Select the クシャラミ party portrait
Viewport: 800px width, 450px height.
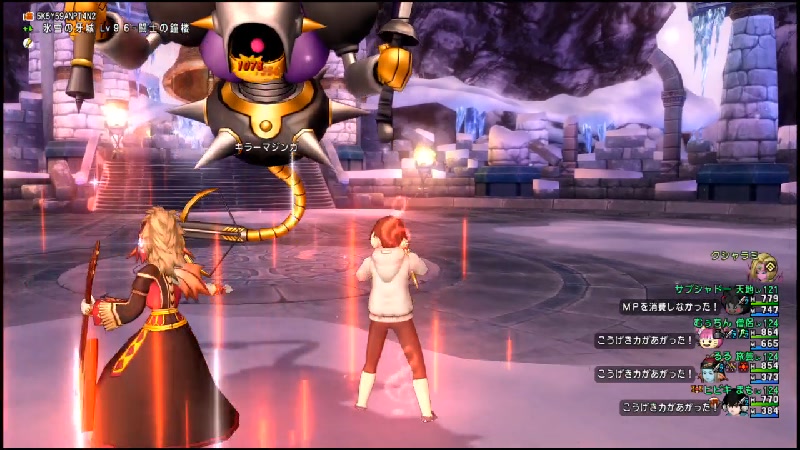click(x=765, y=269)
